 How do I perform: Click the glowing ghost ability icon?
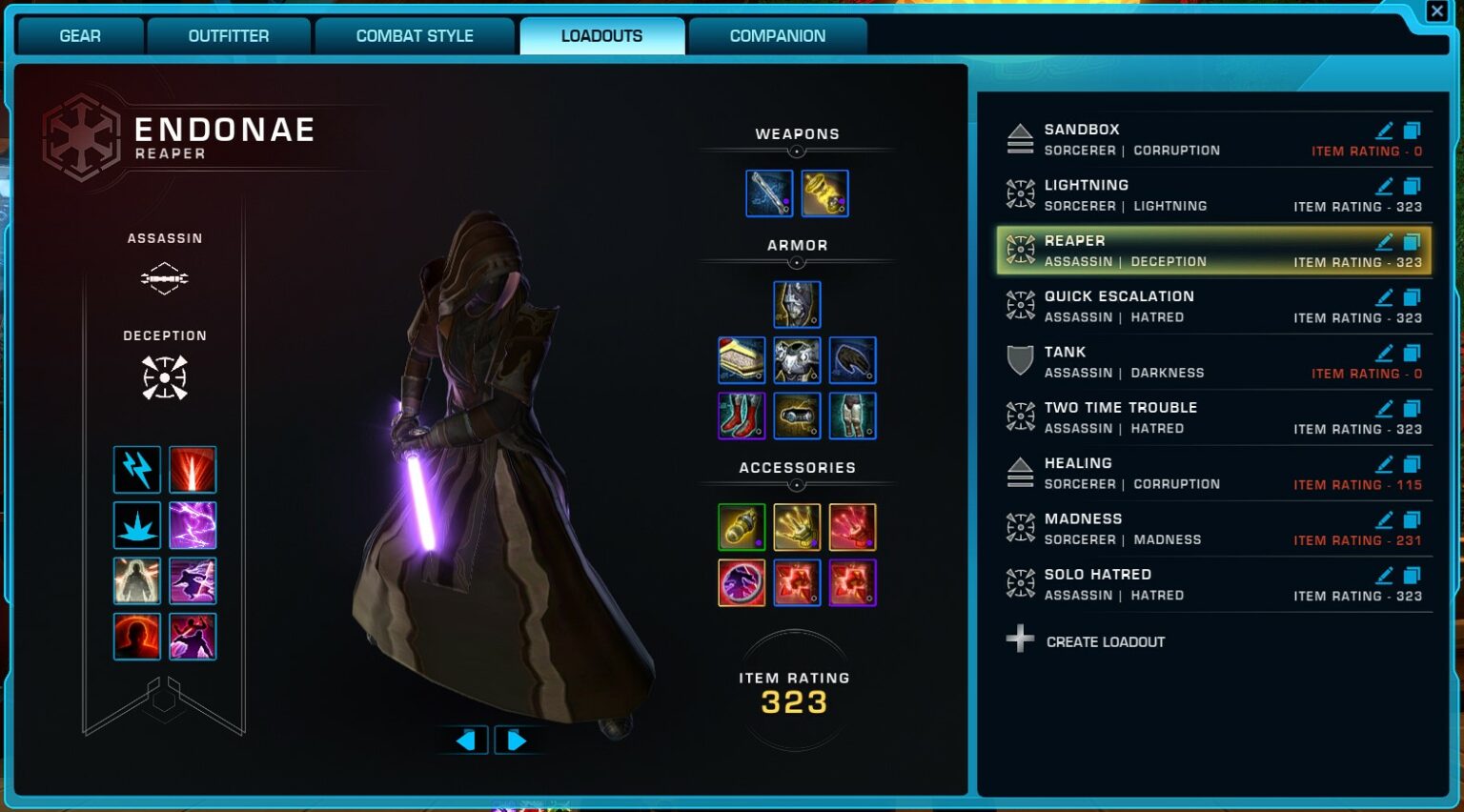(x=136, y=580)
